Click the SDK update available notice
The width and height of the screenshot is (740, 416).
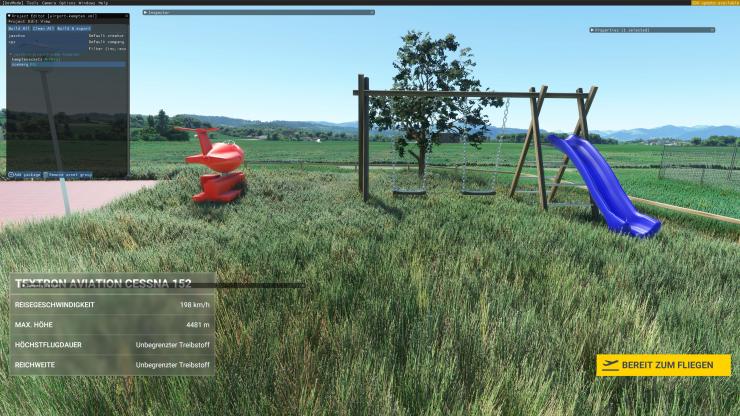(714, 3)
